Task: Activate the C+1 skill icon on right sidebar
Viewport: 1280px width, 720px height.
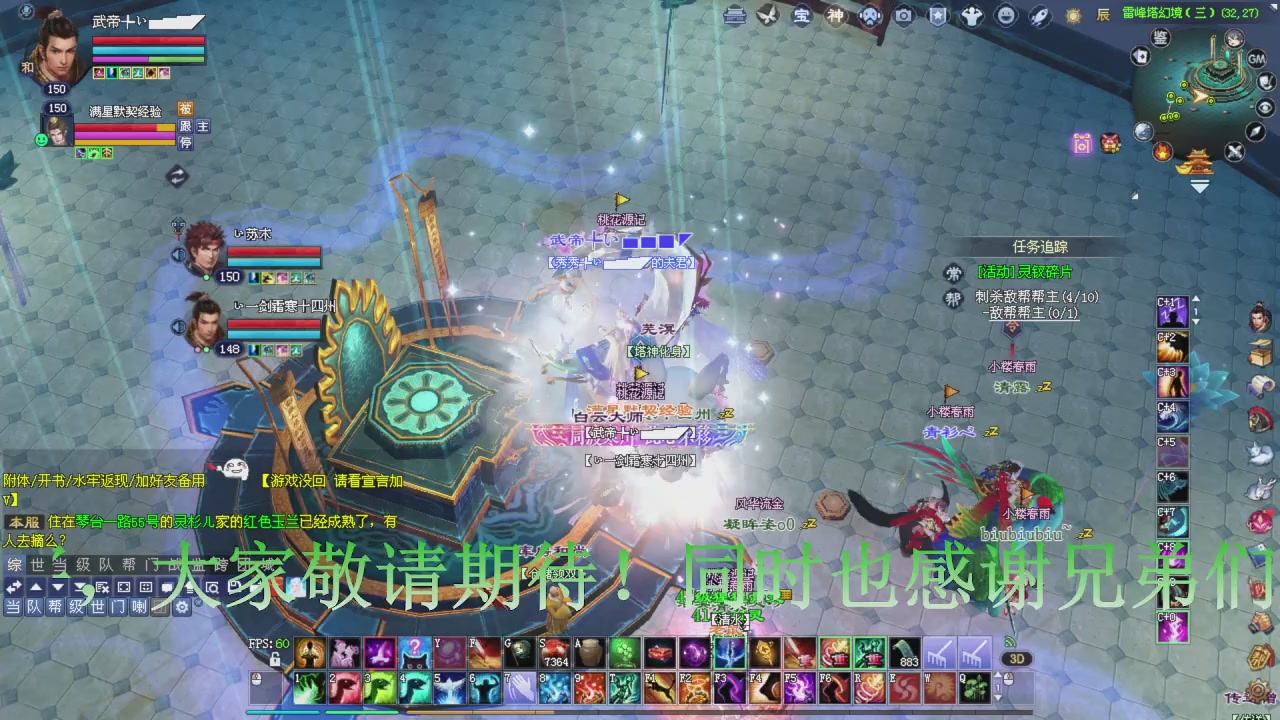Action: click(x=1172, y=311)
